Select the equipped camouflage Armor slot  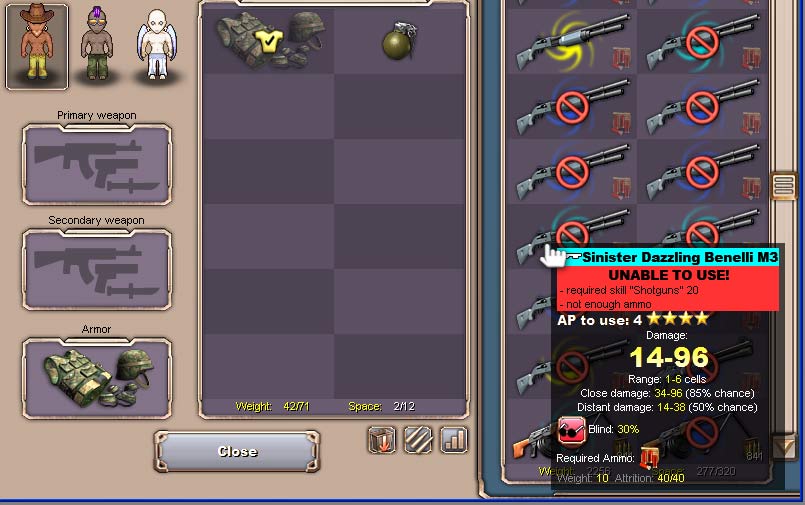click(97, 377)
